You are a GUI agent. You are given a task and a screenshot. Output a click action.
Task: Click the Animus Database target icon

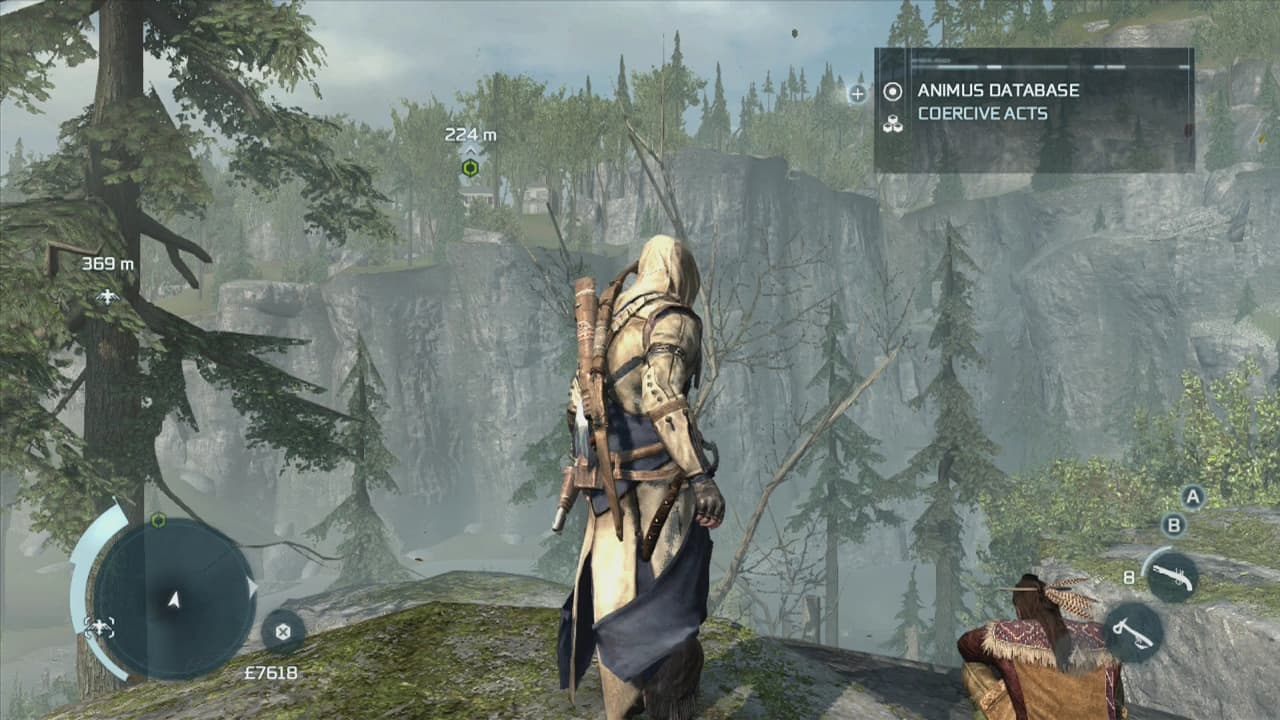tap(892, 91)
